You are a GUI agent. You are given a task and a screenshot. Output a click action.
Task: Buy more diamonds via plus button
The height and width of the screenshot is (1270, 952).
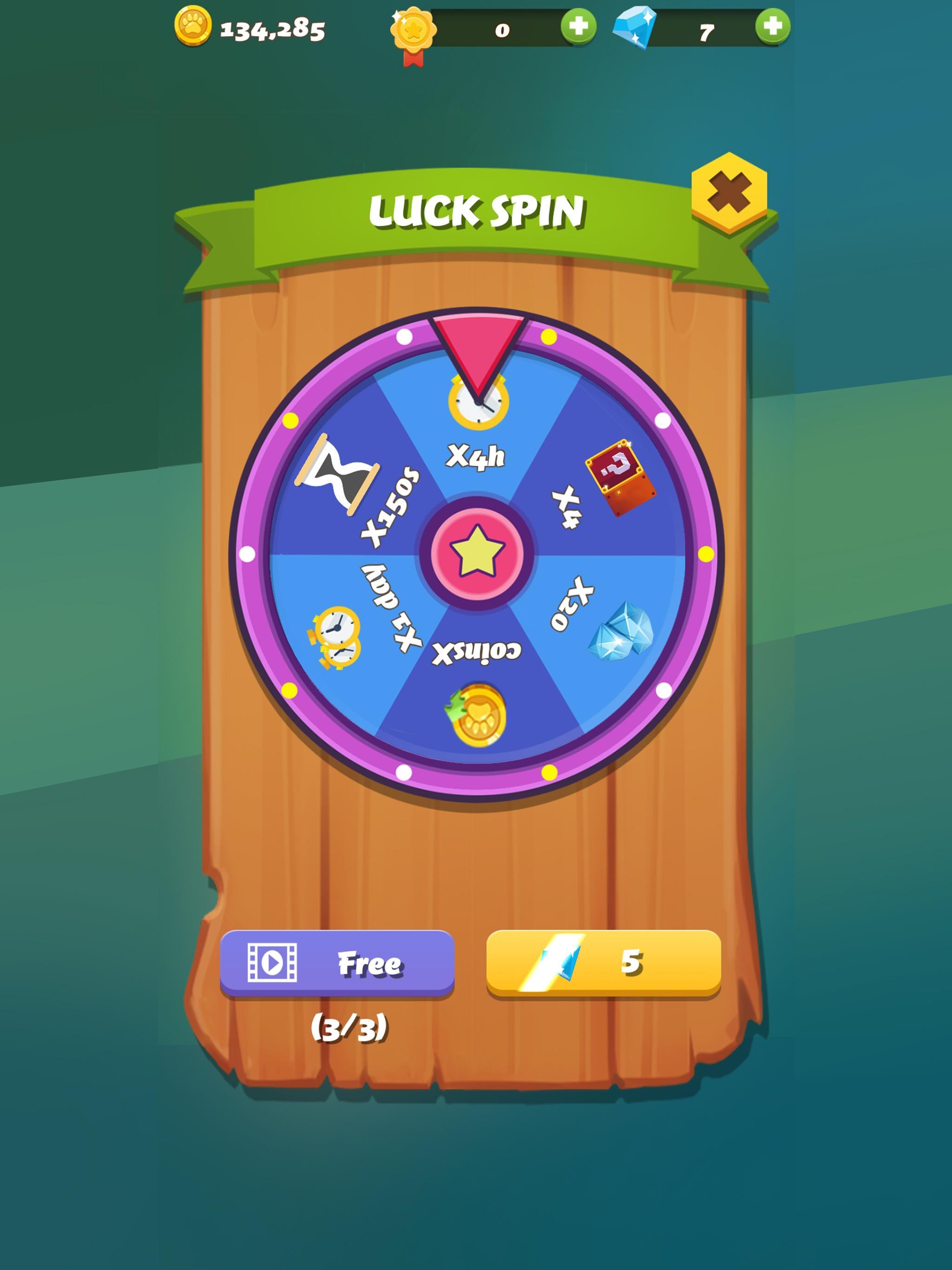pos(772,25)
